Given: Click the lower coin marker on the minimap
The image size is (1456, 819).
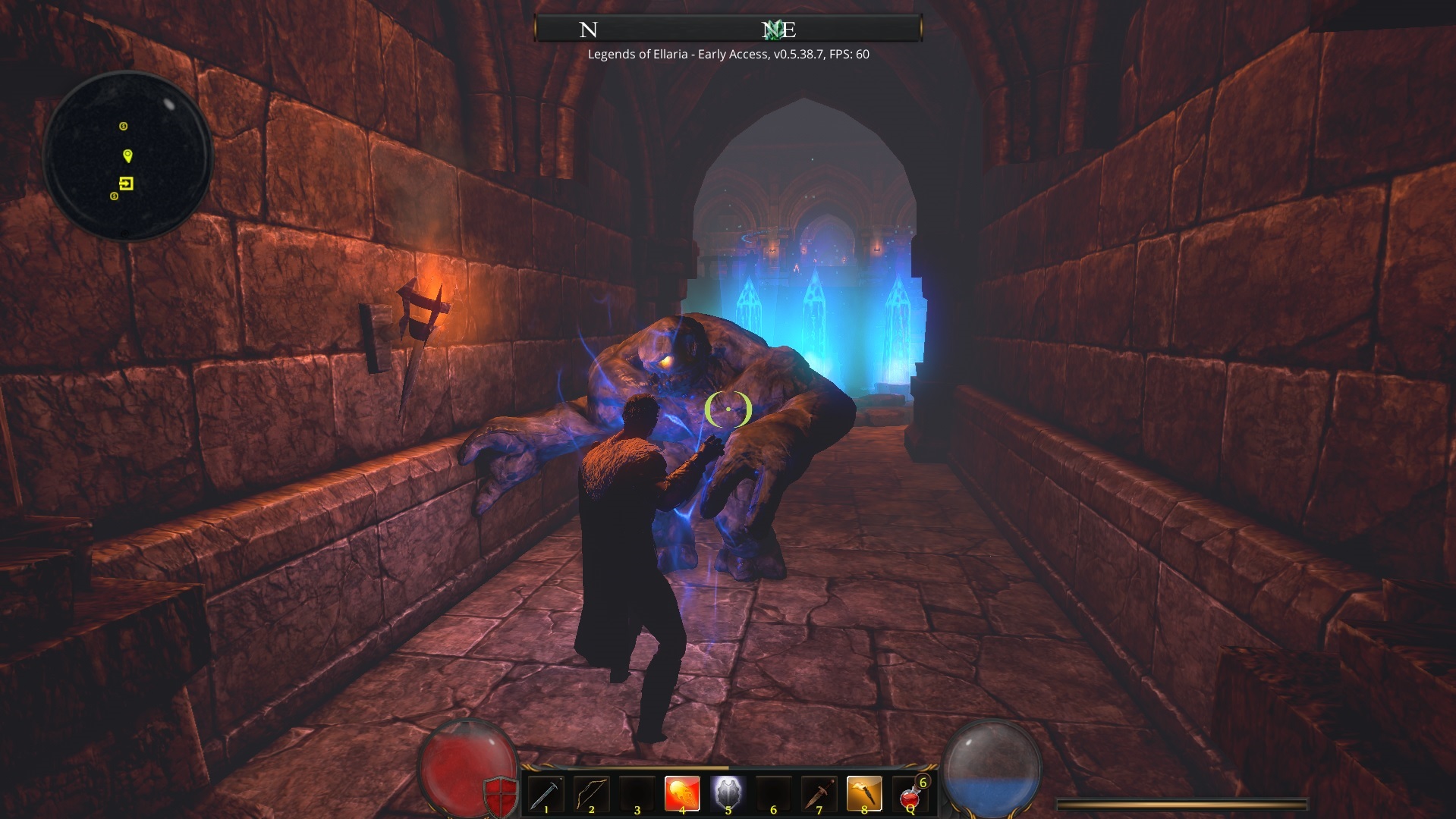Looking at the screenshot, I should click(114, 196).
